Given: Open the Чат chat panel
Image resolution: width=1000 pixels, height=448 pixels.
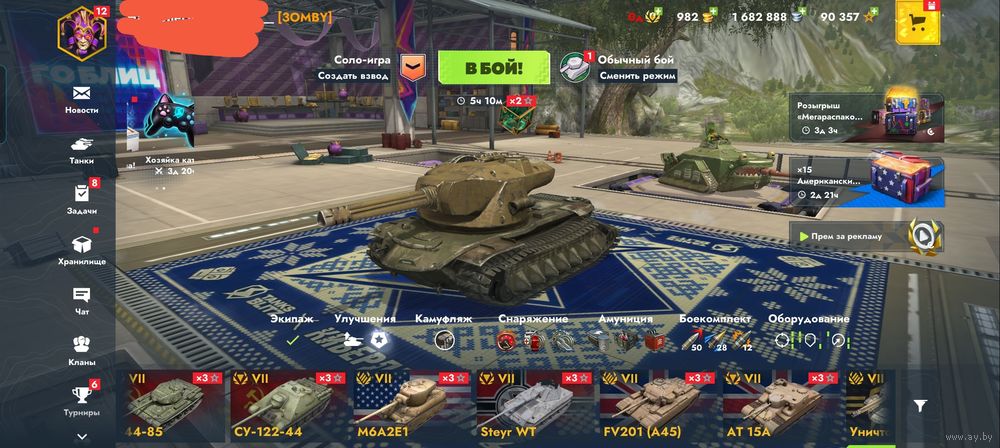Looking at the screenshot, I should [82, 299].
